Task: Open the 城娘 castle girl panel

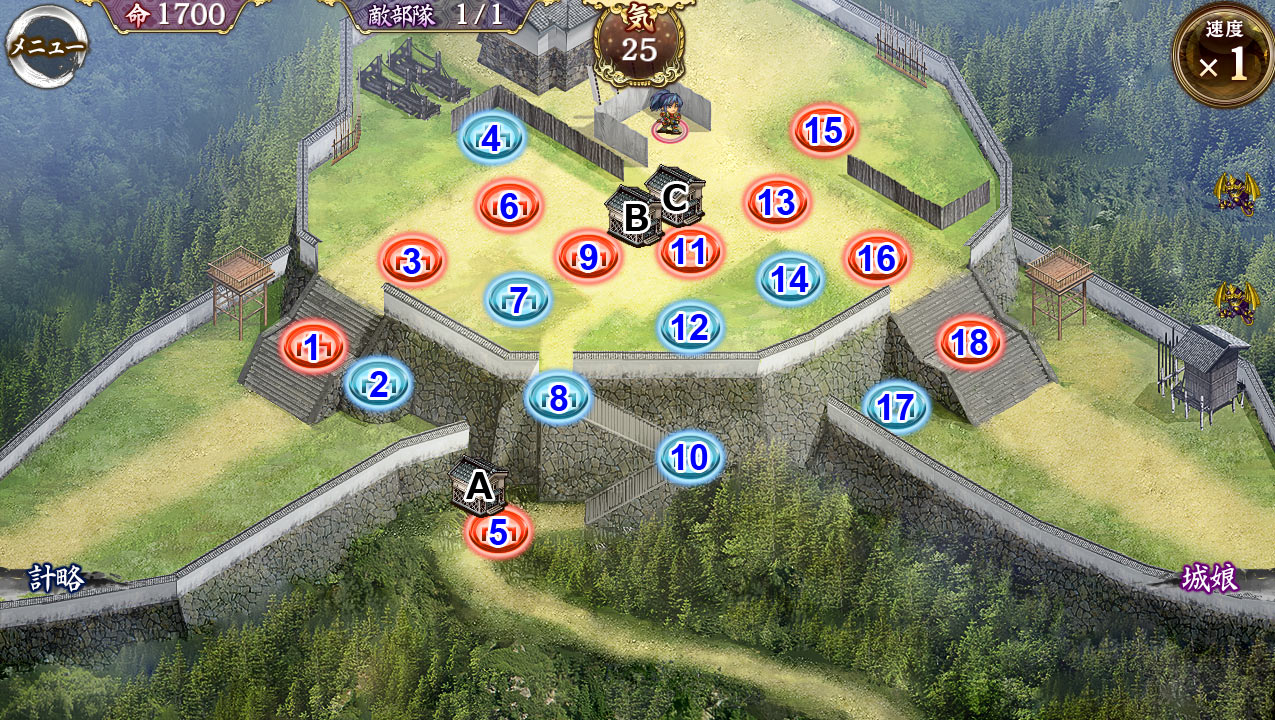Action: pos(1210,578)
